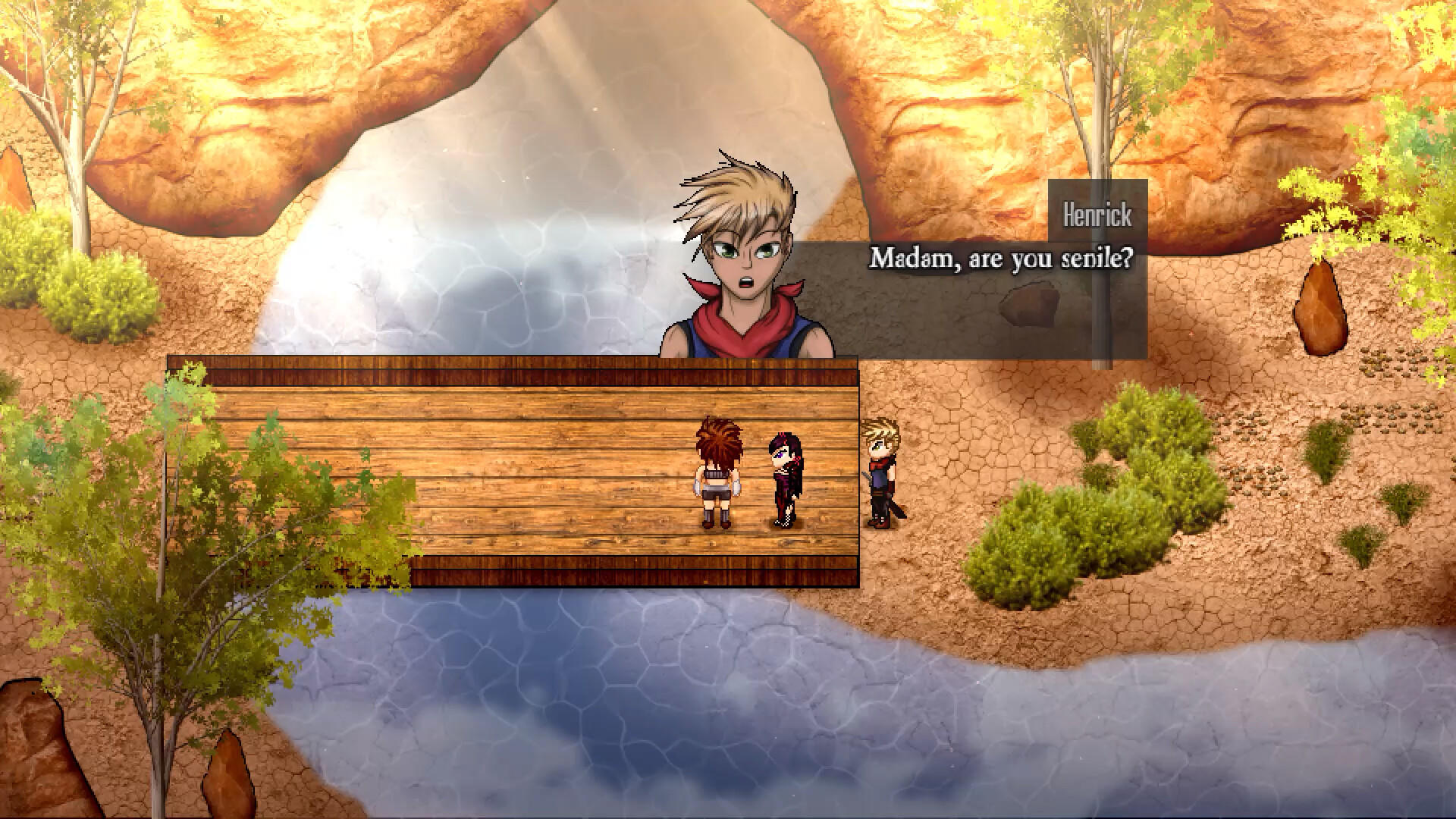
Task: Click the text Madam, are you senile?
Action: [x=1001, y=260]
